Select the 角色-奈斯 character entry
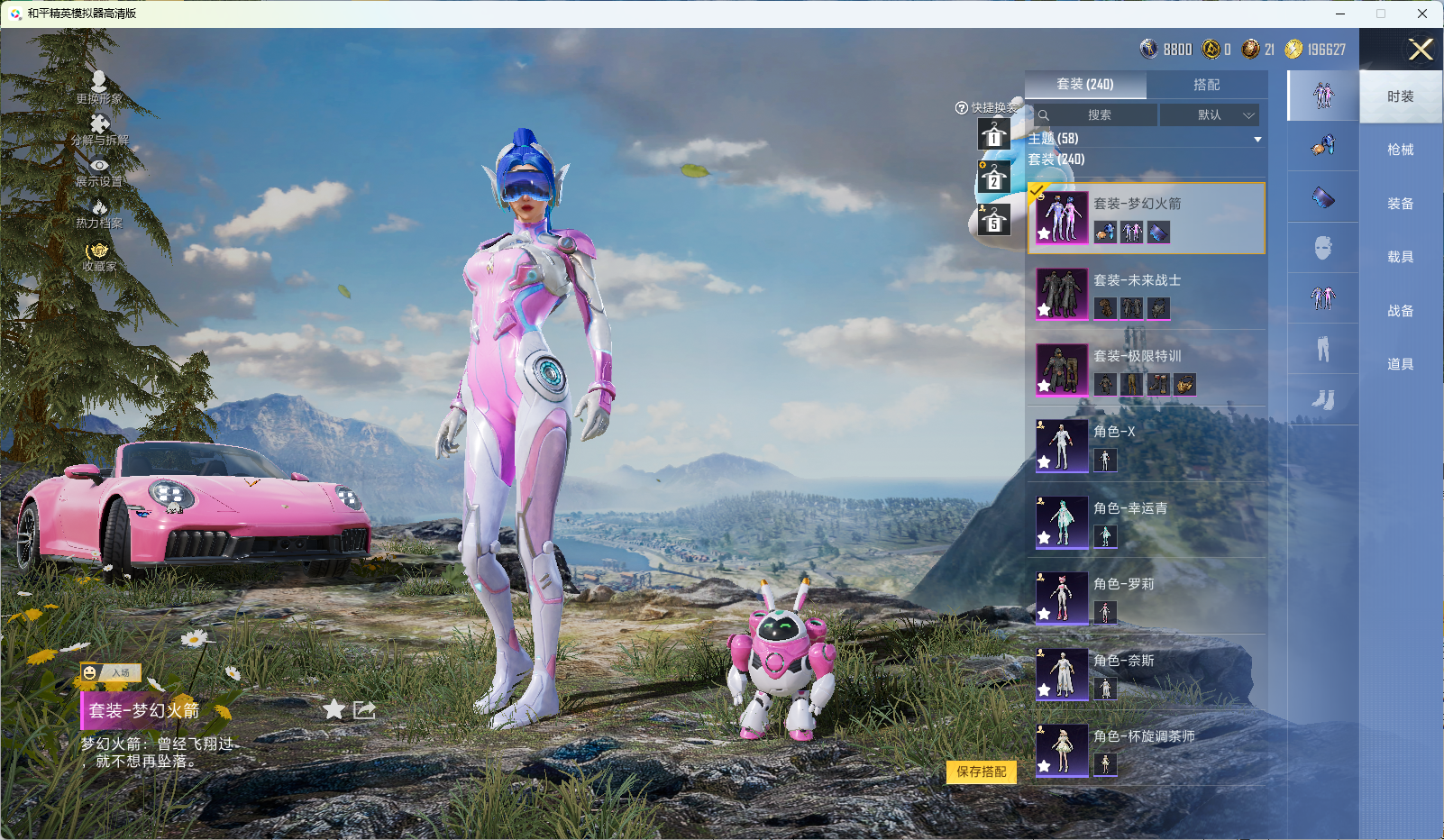The image size is (1444, 840). click(x=1146, y=674)
